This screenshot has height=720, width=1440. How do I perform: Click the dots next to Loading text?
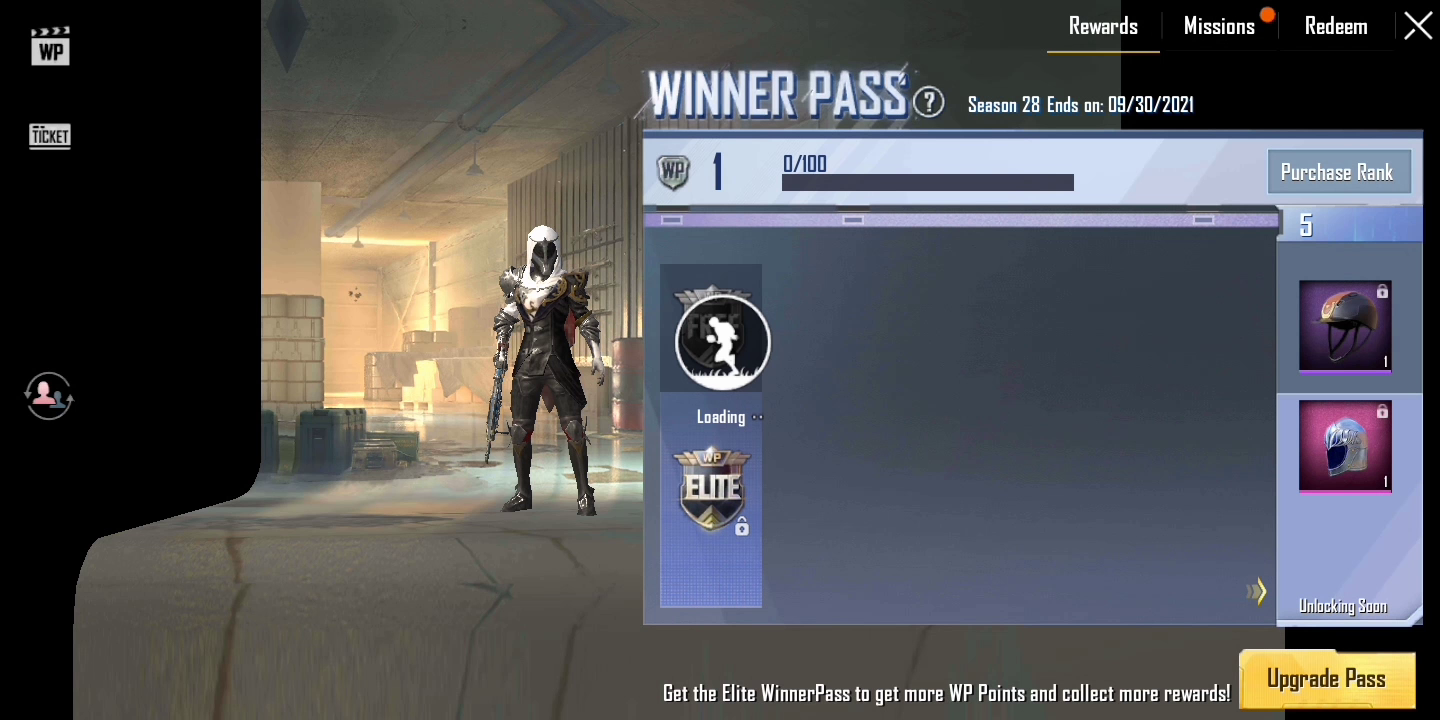coord(757,417)
